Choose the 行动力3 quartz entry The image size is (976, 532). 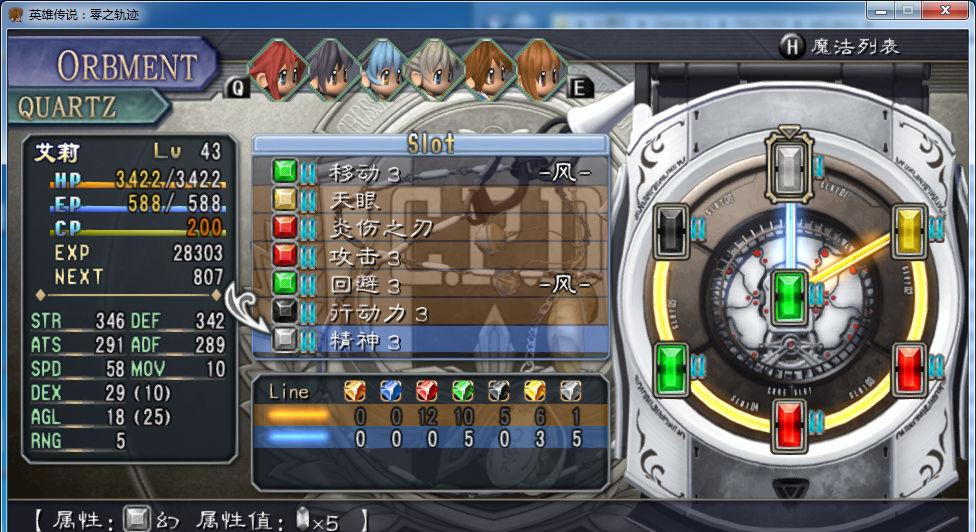pyautogui.click(x=430, y=313)
